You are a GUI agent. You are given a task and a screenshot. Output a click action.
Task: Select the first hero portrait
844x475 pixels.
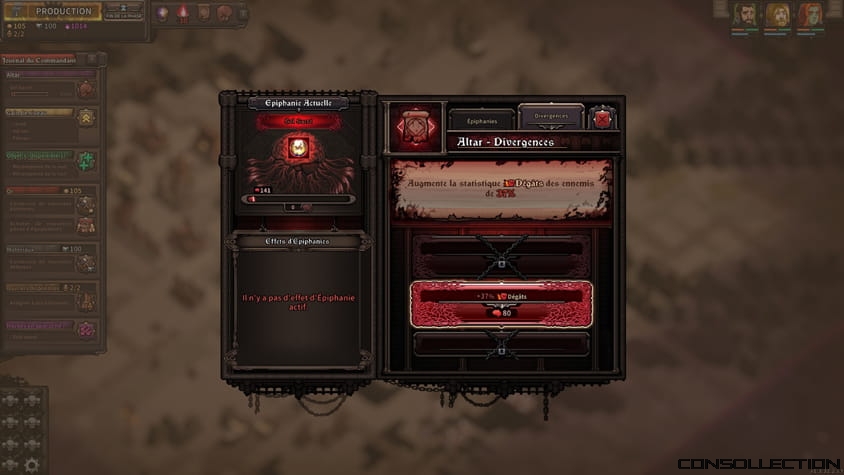(743, 15)
